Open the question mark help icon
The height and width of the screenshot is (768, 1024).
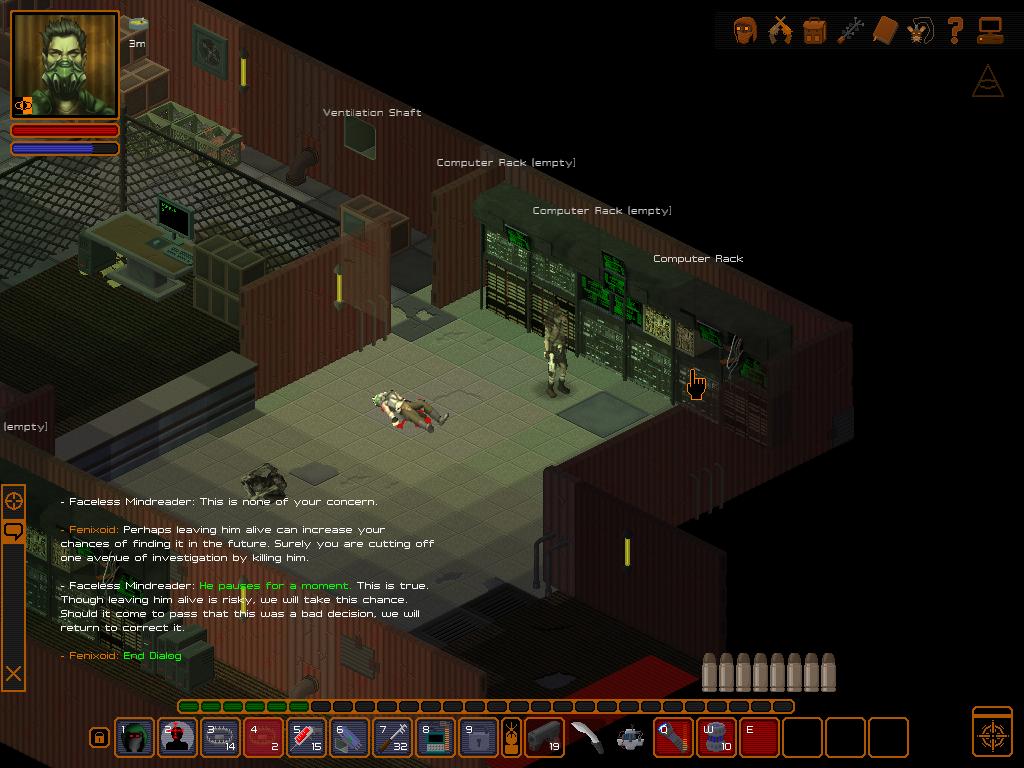tap(955, 30)
